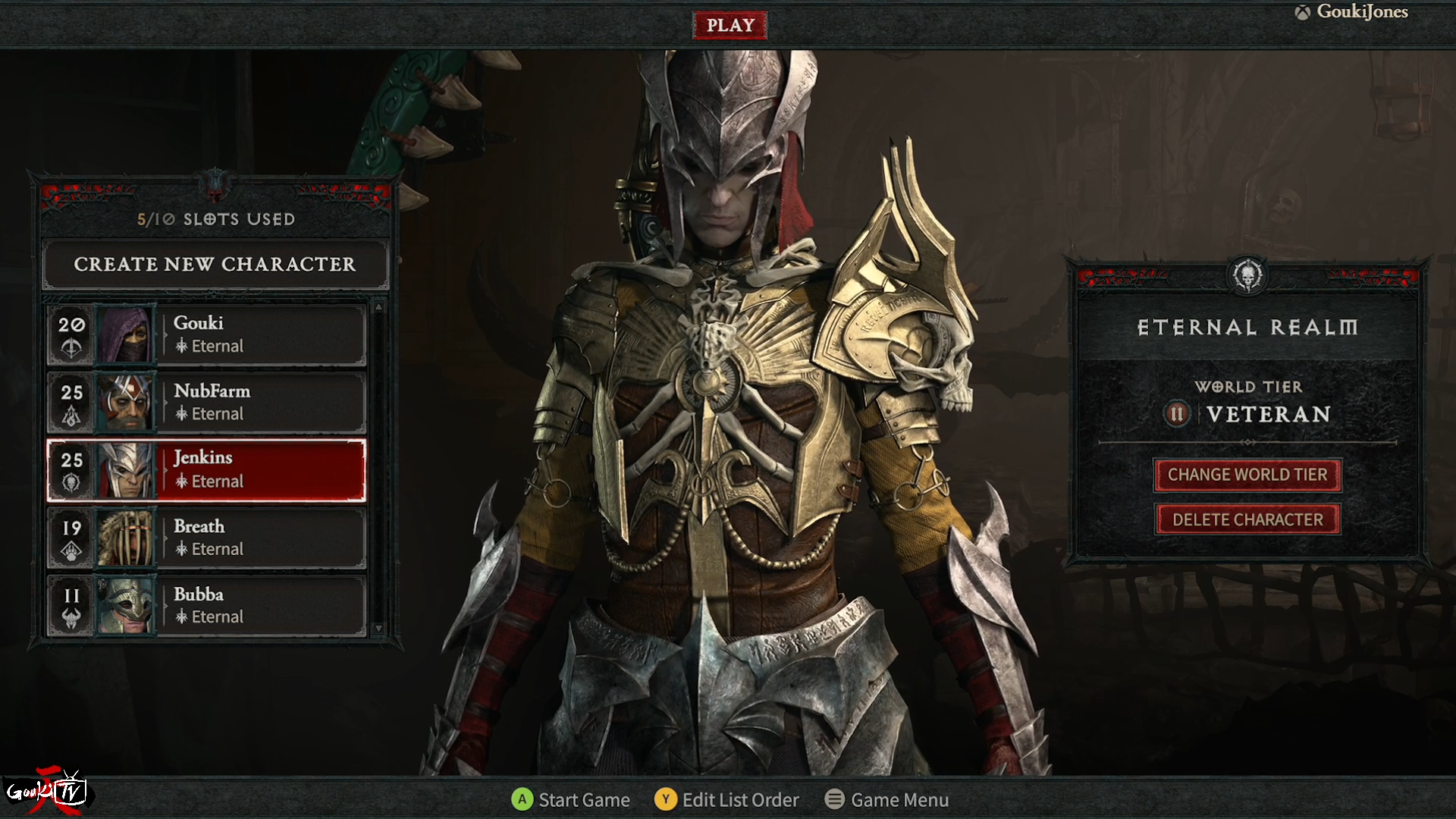Viewport: 1456px width, 819px height.
Task: Open the Change World Tier option
Action: (x=1247, y=475)
